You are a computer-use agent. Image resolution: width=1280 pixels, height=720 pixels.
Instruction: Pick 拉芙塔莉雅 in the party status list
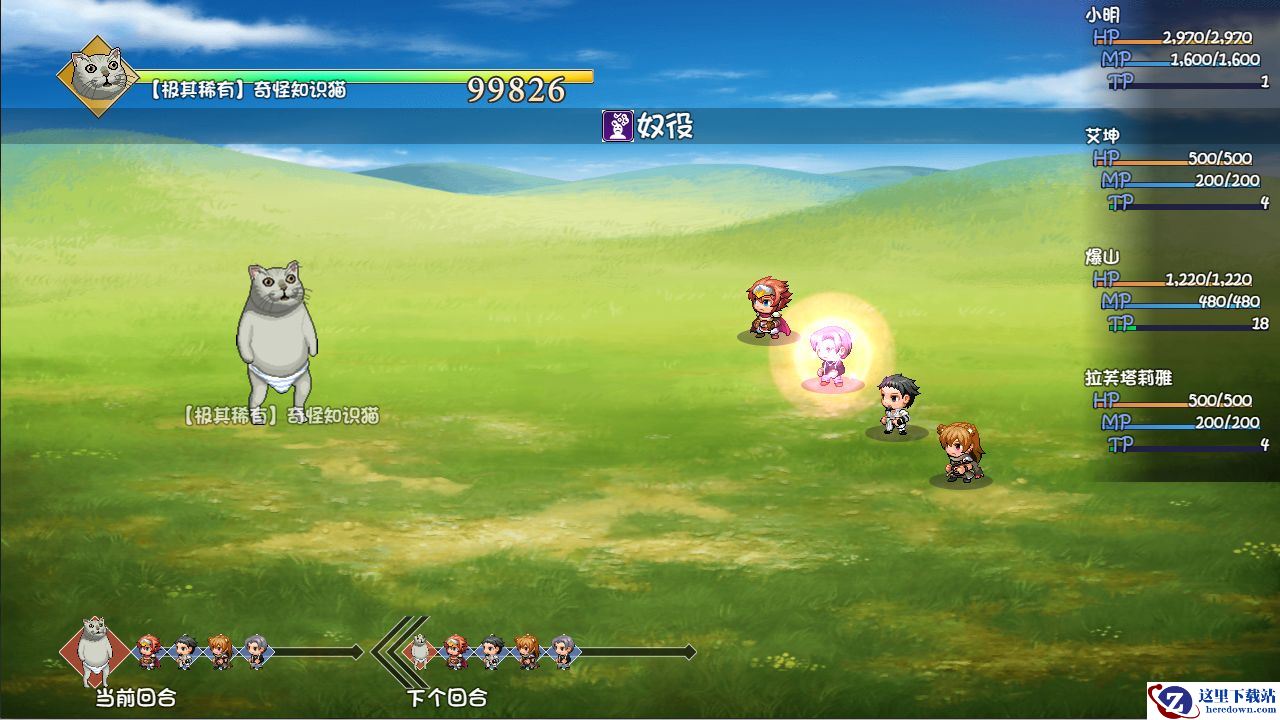point(1128,378)
